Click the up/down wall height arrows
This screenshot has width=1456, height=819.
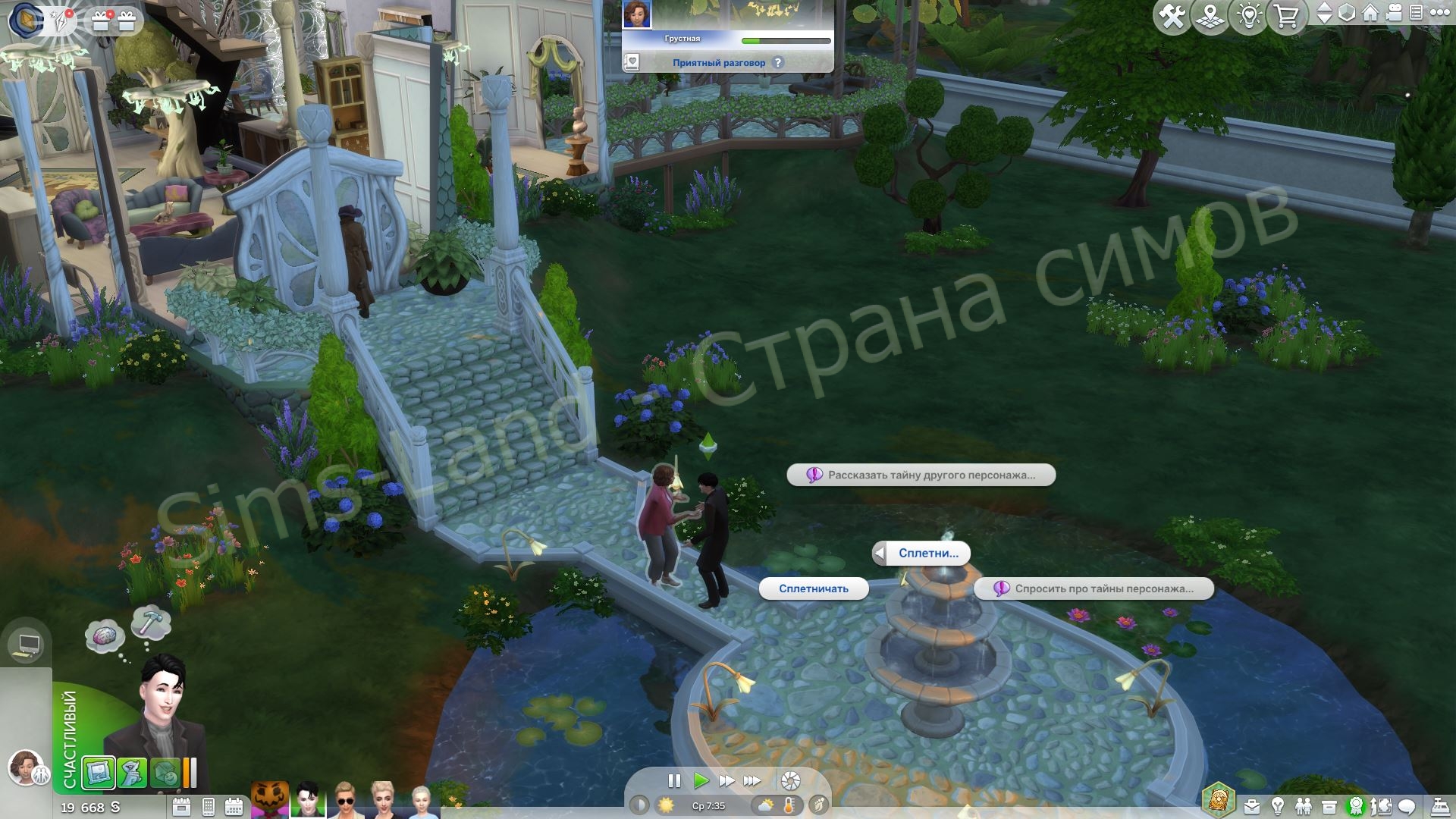click(x=1326, y=14)
